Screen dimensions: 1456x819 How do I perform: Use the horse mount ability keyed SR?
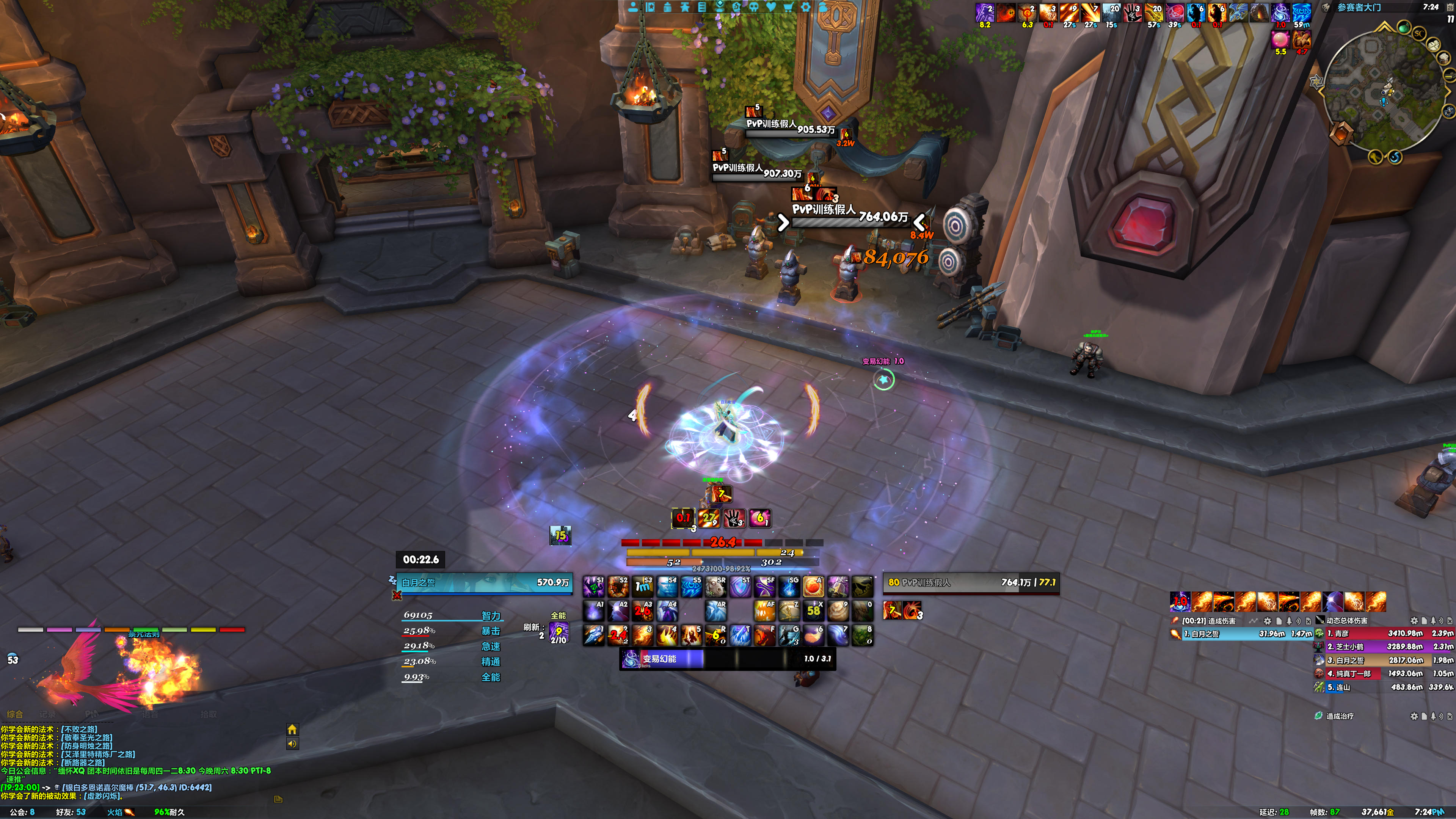click(715, 587)
